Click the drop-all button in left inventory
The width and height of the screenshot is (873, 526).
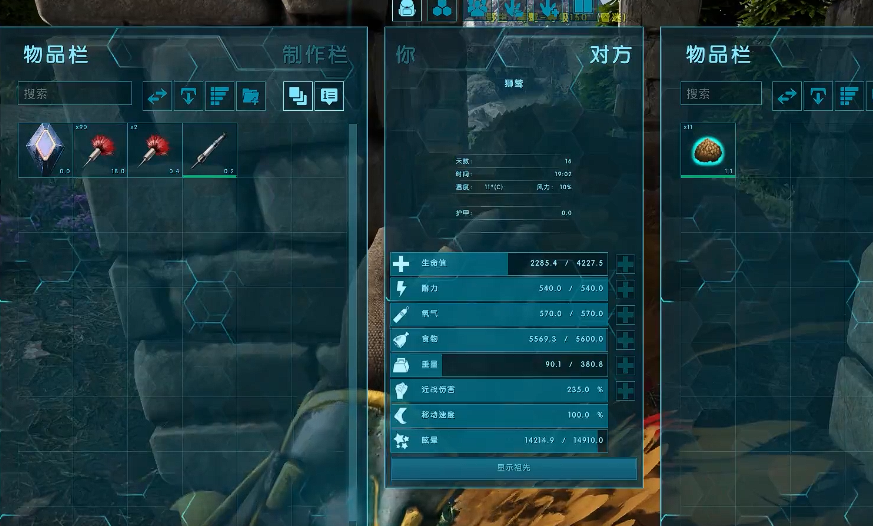(188, 96)
